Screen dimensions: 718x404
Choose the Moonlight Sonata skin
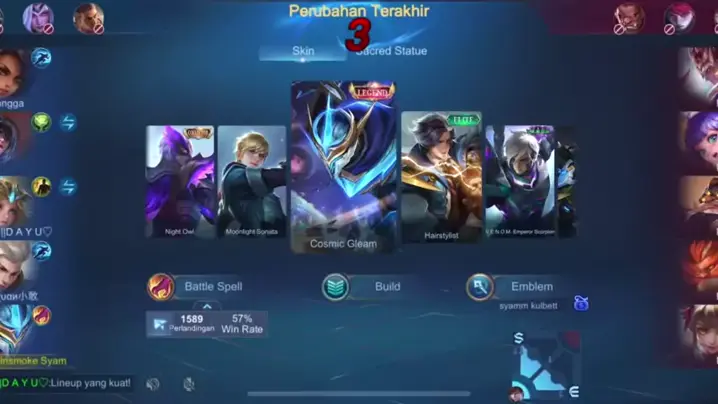(x=252, y=181)
